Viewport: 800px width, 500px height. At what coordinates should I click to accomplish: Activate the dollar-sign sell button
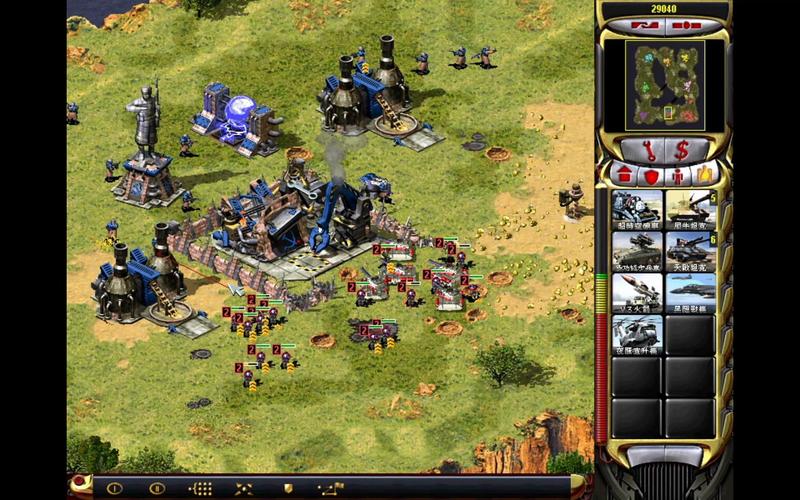(682, 150)
